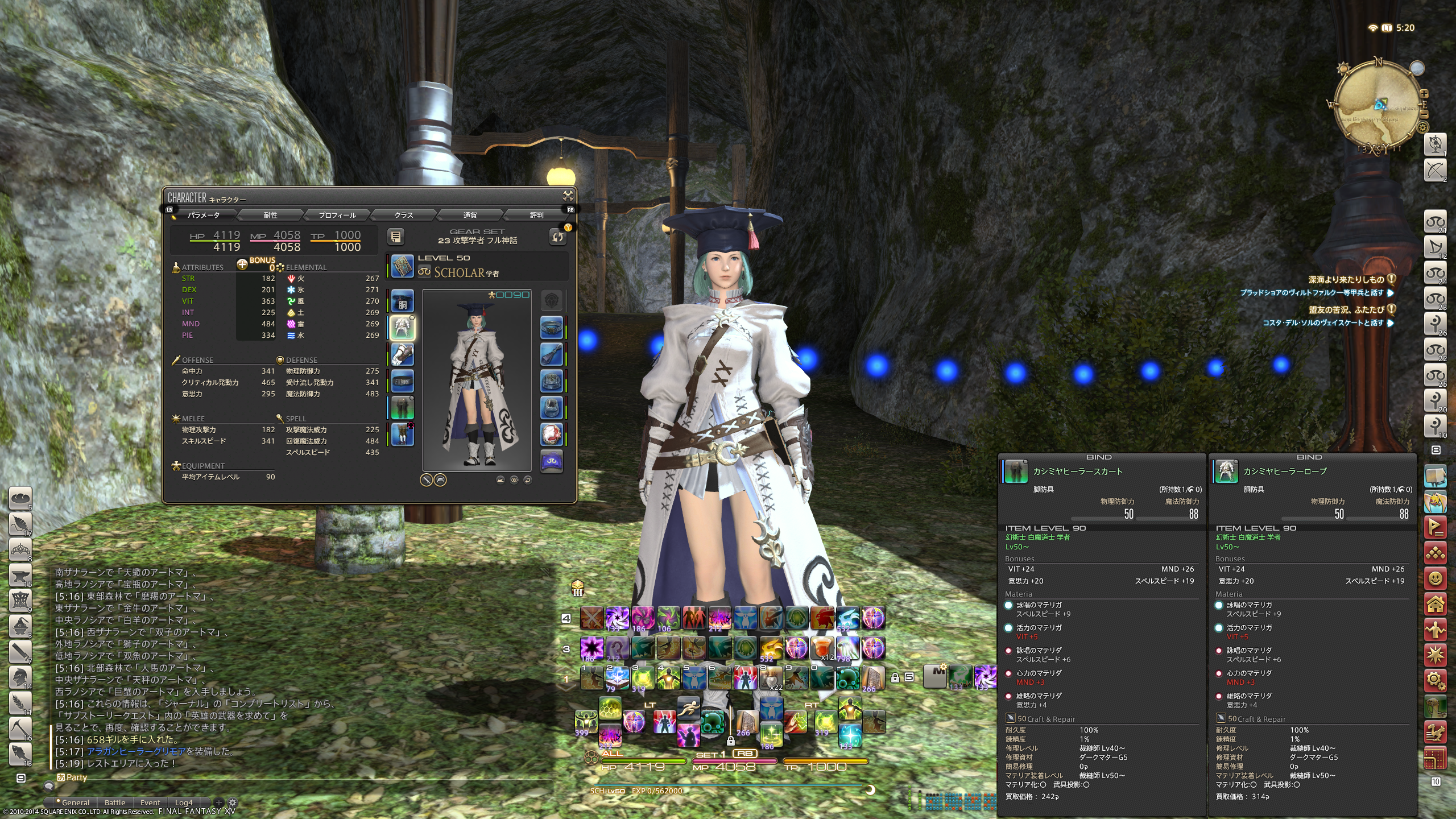This screenshot has height=819, width=1456.
Task: Switch chat log to Battle tab
Action: tap(115, 803)
